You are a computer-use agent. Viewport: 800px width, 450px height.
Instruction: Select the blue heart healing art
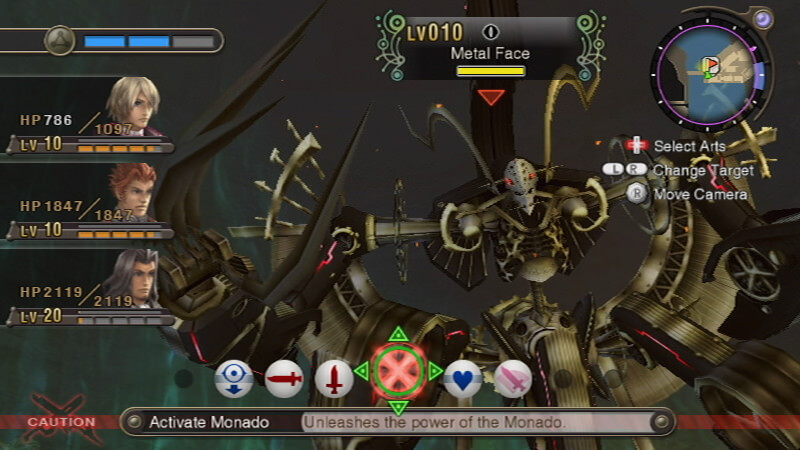463,378
